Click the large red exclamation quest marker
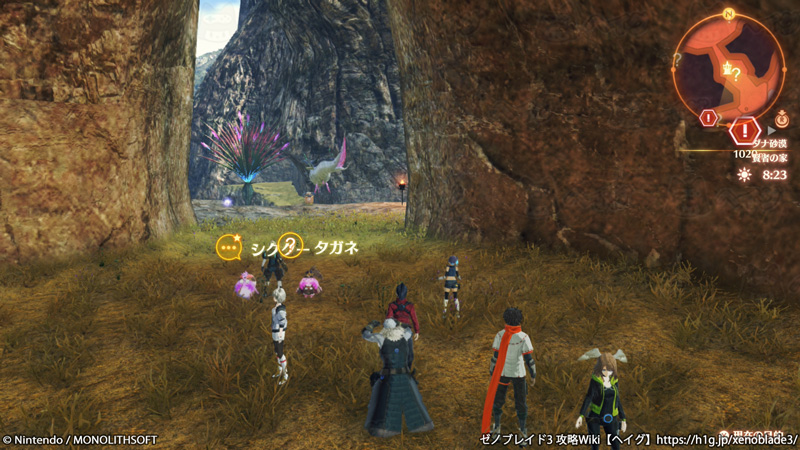Screen dimensions: 800x450 tap(743, 130)
